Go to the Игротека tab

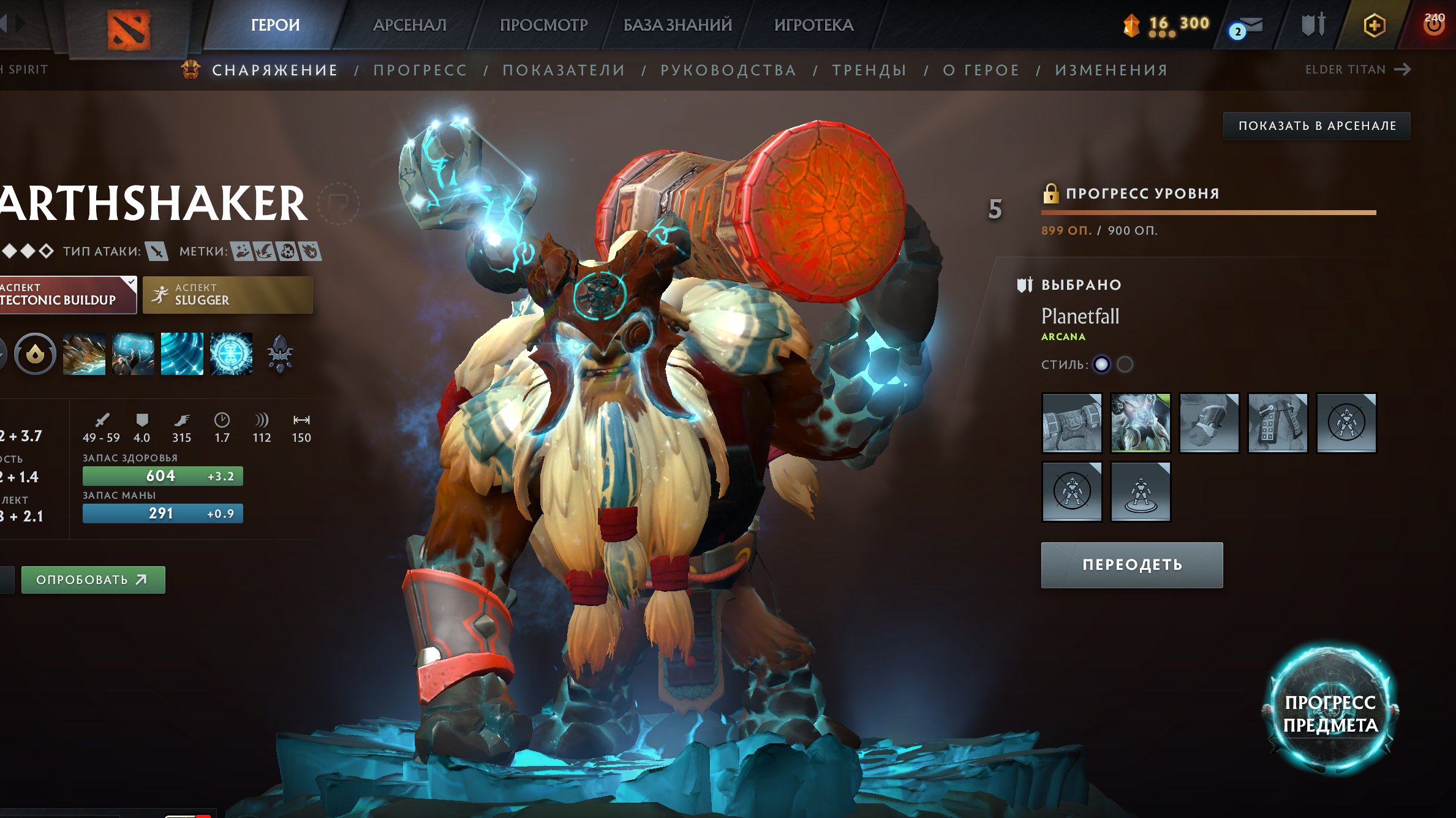tap(813, 25)
